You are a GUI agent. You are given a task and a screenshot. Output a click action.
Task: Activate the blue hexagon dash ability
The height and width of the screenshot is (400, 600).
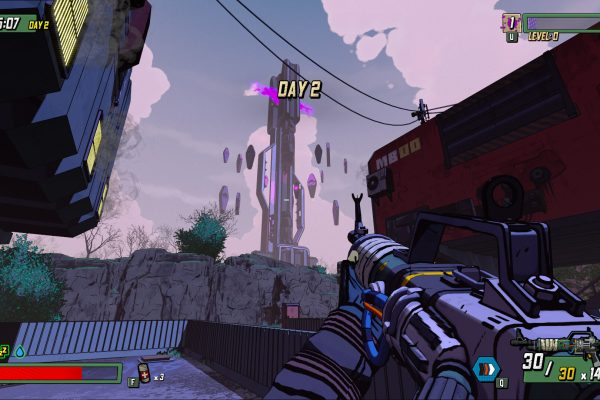(x=487, y=367)
